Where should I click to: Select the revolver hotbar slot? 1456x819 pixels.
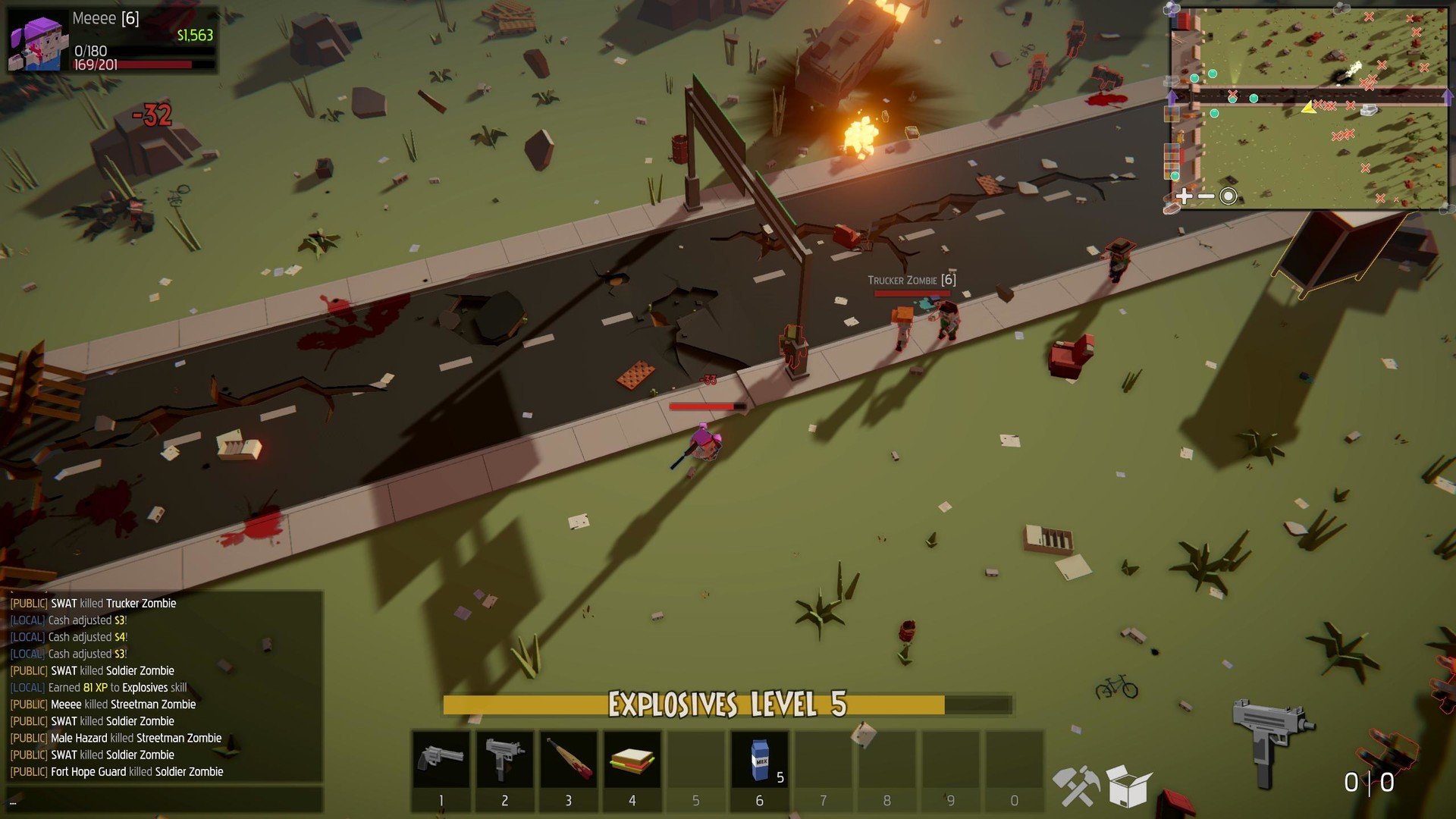click(441, 761)
